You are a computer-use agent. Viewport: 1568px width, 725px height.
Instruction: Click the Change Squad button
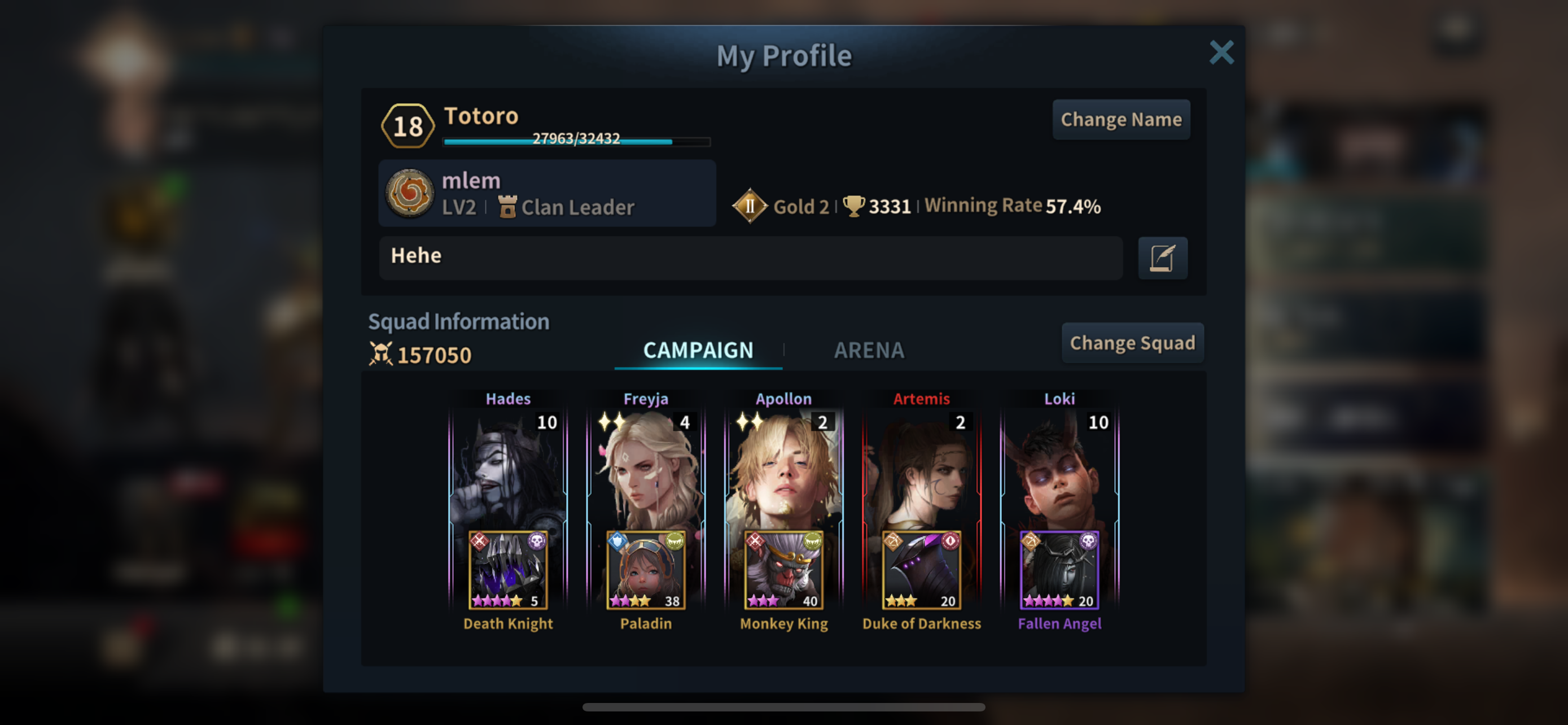coord(1132,343)
